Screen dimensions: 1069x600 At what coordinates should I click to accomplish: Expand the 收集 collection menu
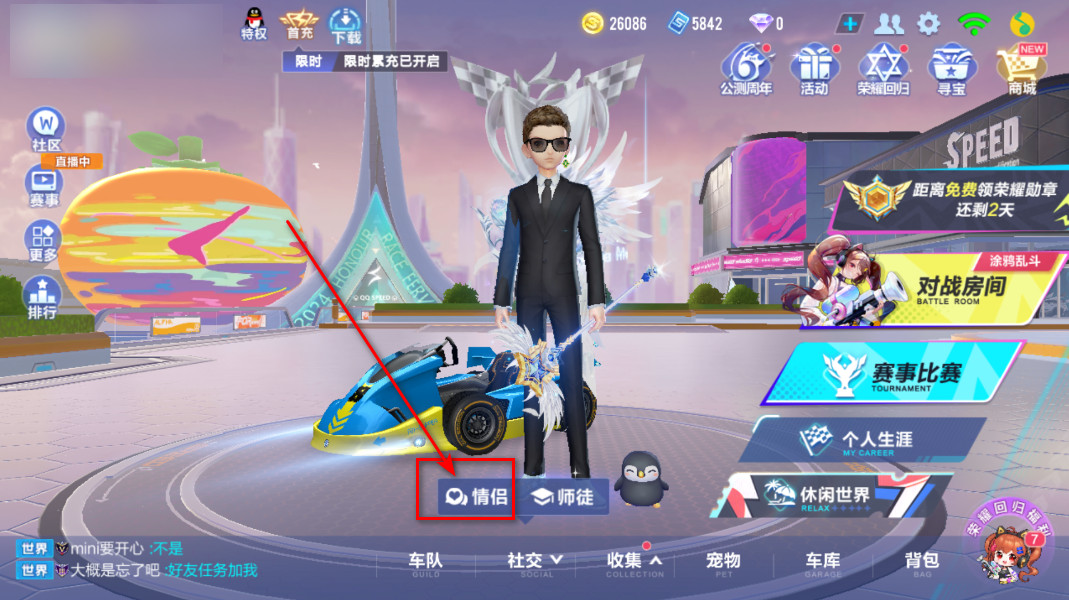coord(634,562)
